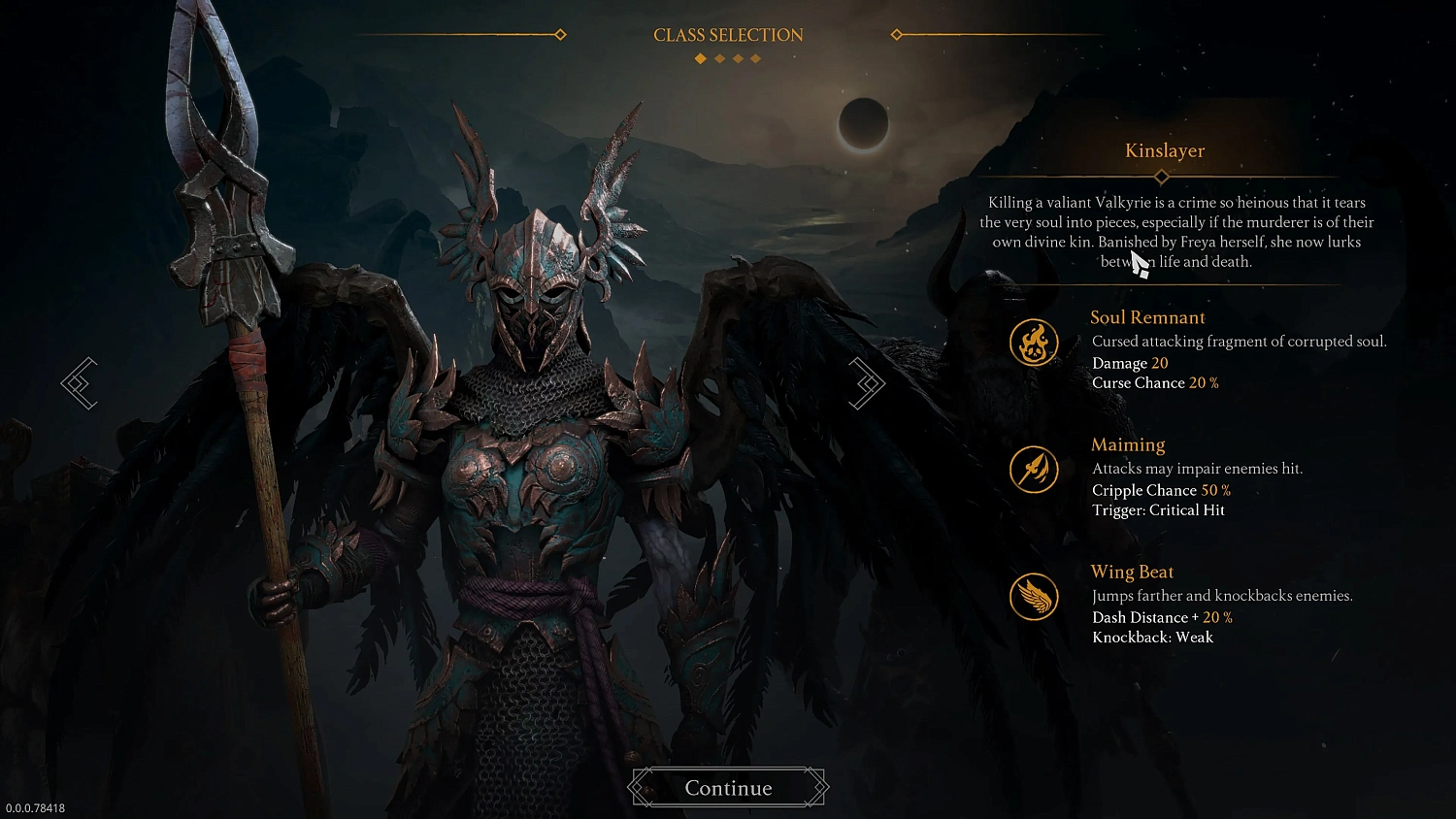Click the Maiming crossed-axes icon

point(1034,469)
